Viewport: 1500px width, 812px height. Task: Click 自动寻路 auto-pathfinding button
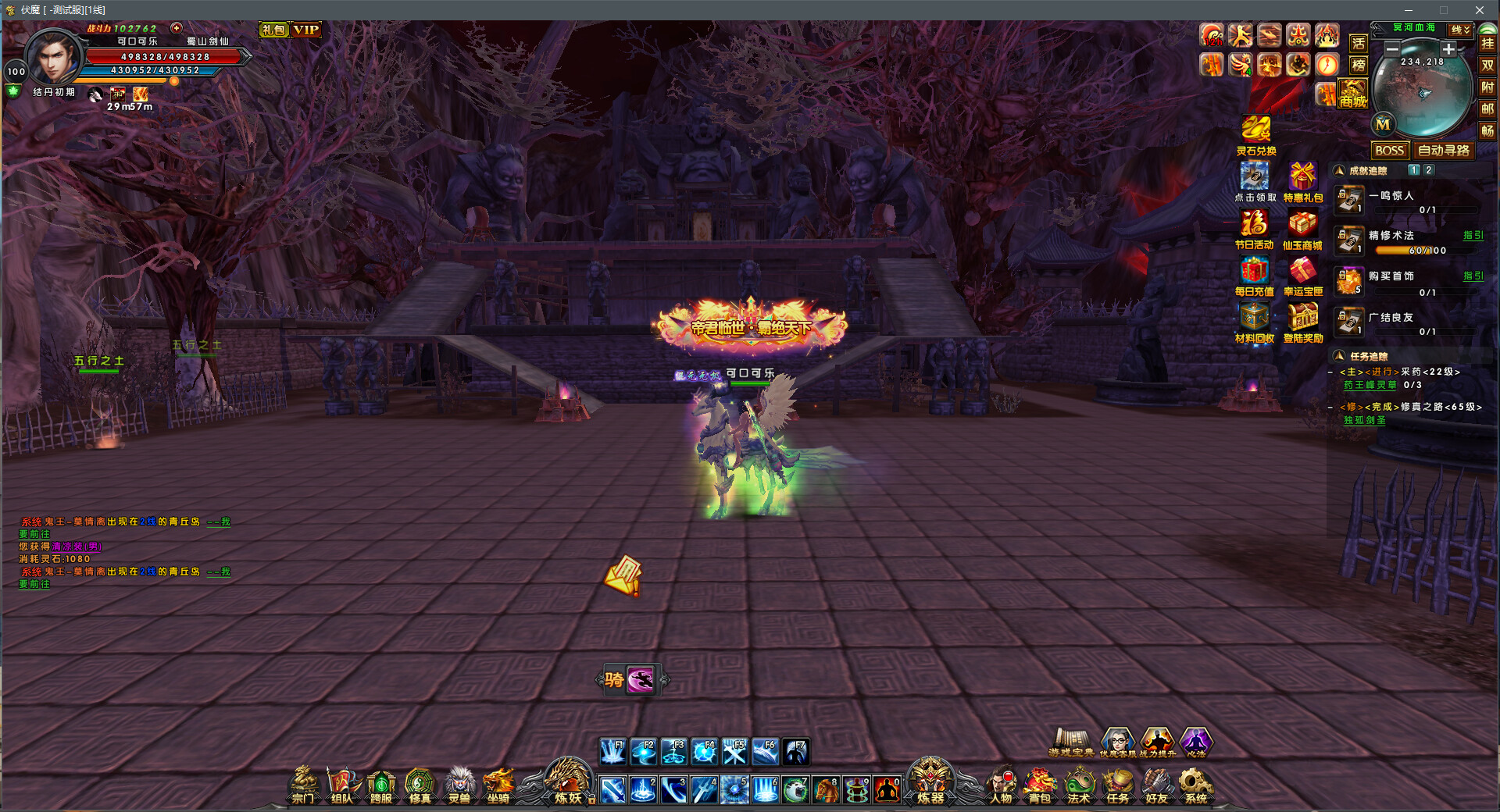tap(1445, 150)
